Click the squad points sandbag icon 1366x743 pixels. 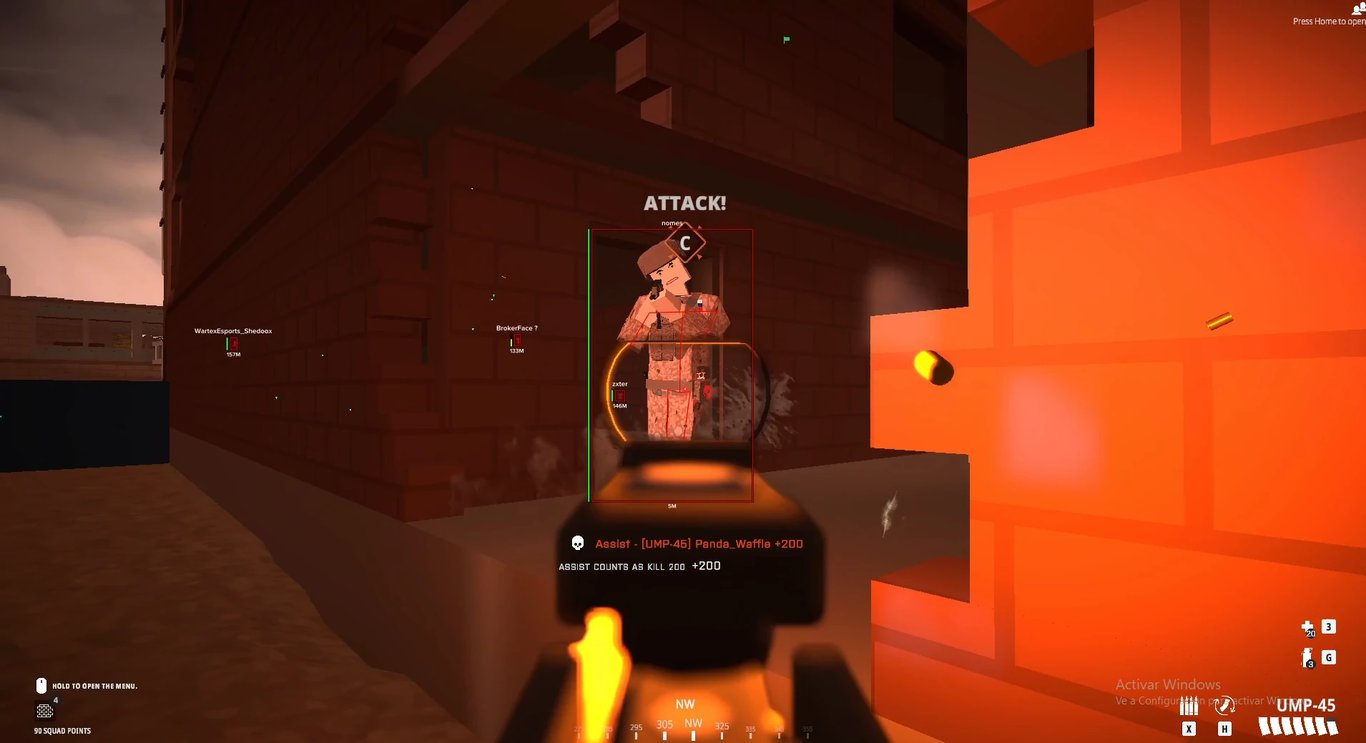point(44,711)
